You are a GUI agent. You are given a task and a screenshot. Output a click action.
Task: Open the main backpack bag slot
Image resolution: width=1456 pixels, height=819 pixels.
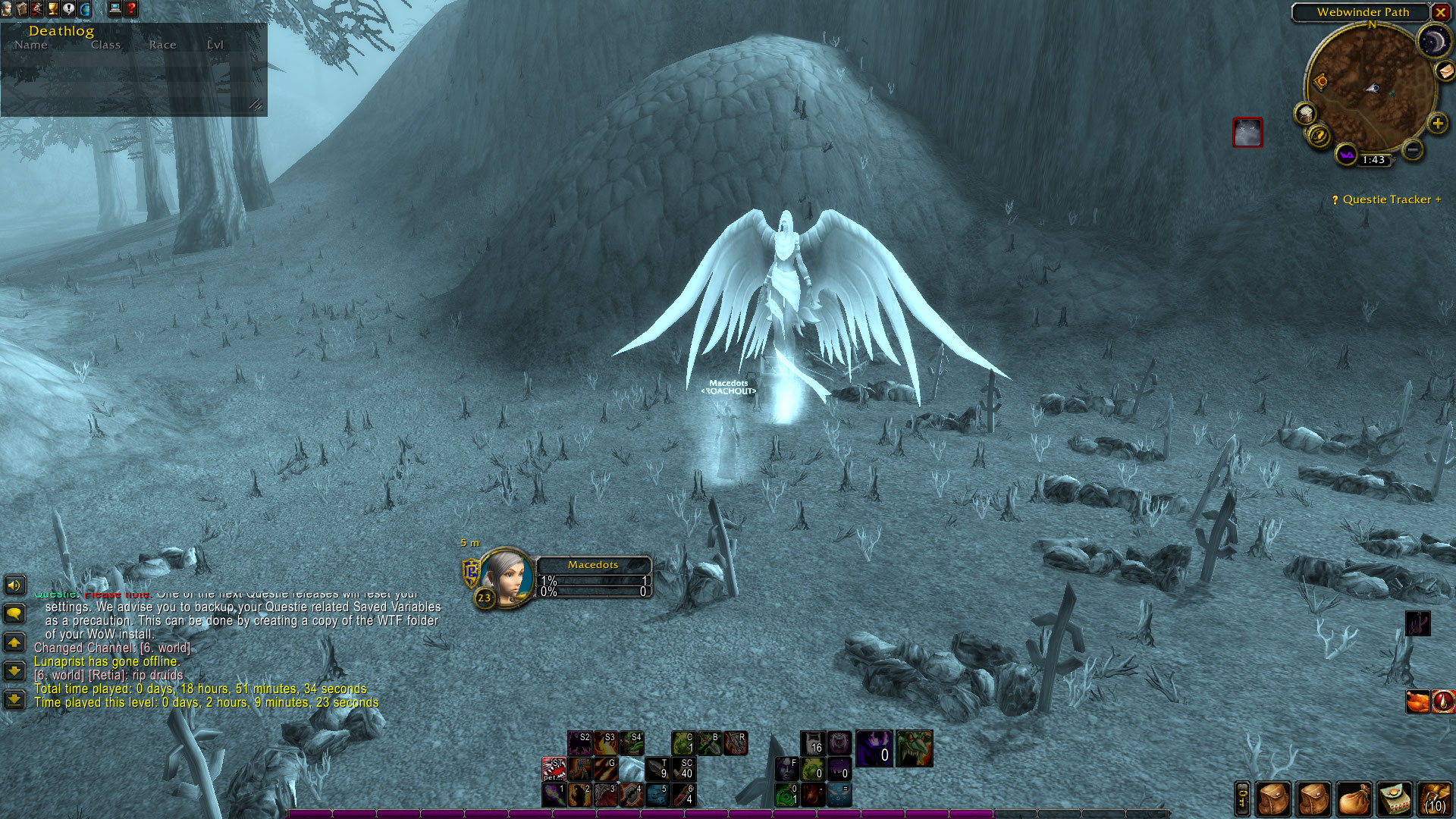click(x=1434, y=799)
